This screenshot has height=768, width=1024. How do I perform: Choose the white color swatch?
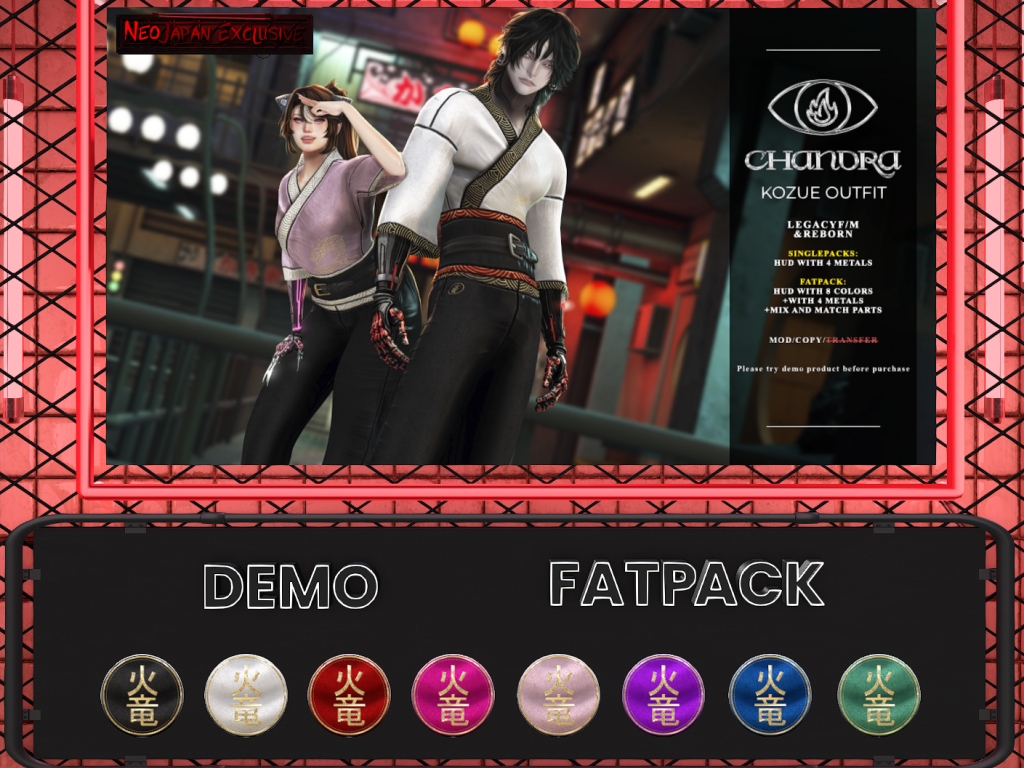tap(246, 695)
